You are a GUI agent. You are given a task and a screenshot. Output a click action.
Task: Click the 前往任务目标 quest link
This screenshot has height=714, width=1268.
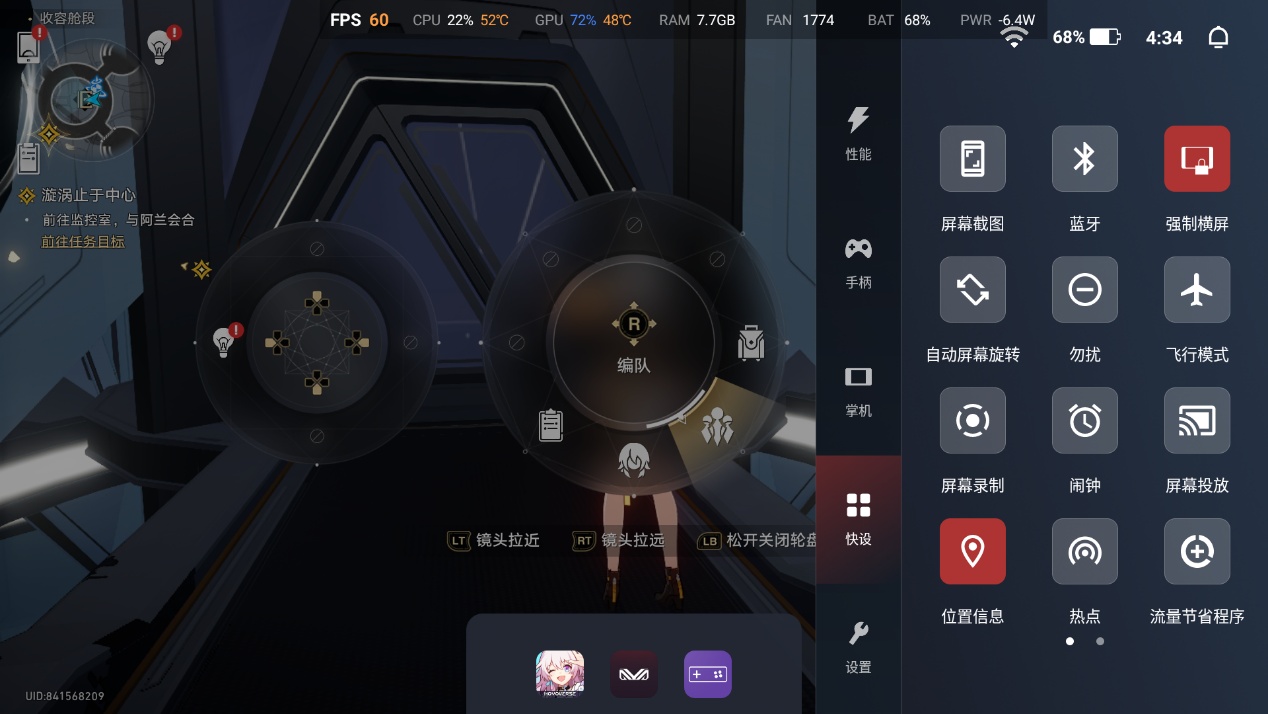coord(83,242)
